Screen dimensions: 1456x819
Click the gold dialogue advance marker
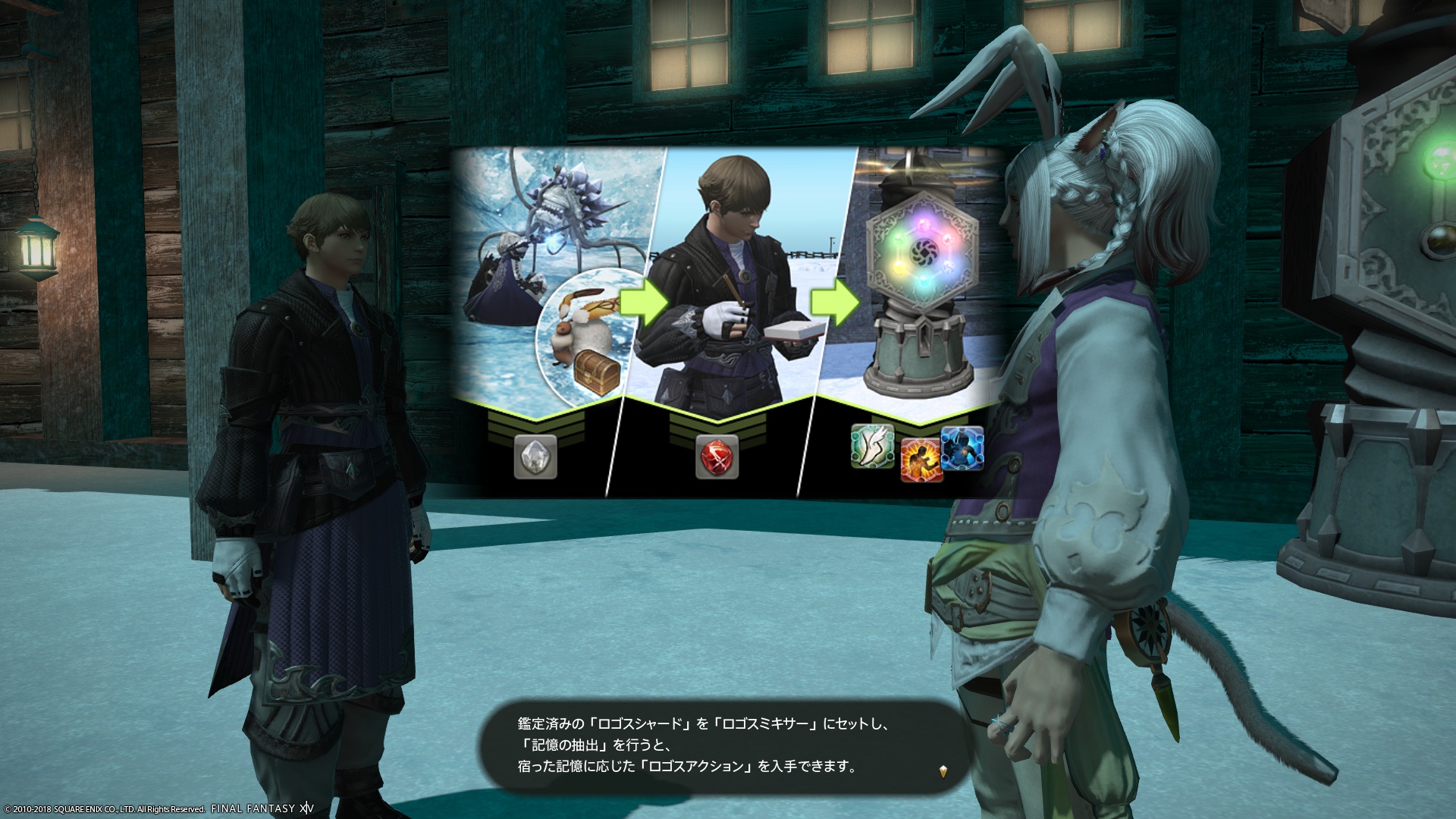(943, 771)
